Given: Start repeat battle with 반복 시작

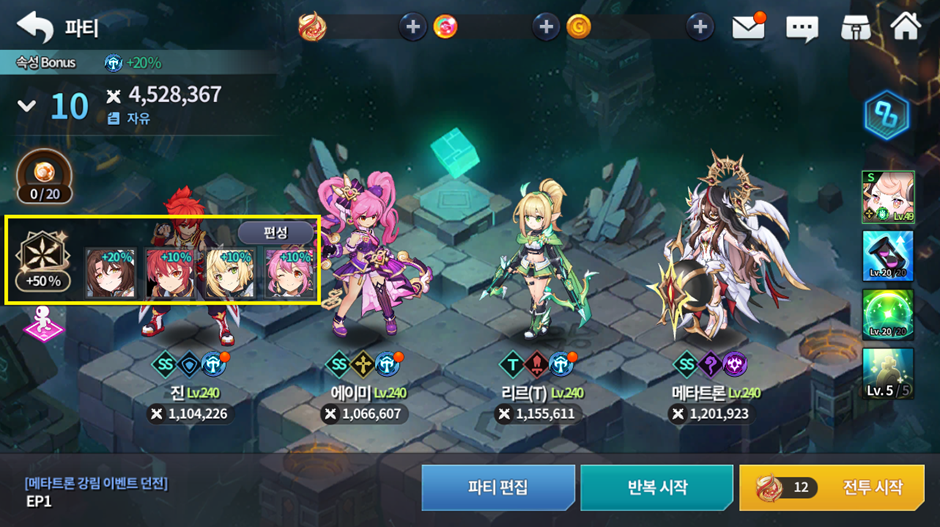Looking at the screenshot, I should click(x=657, y=487).
